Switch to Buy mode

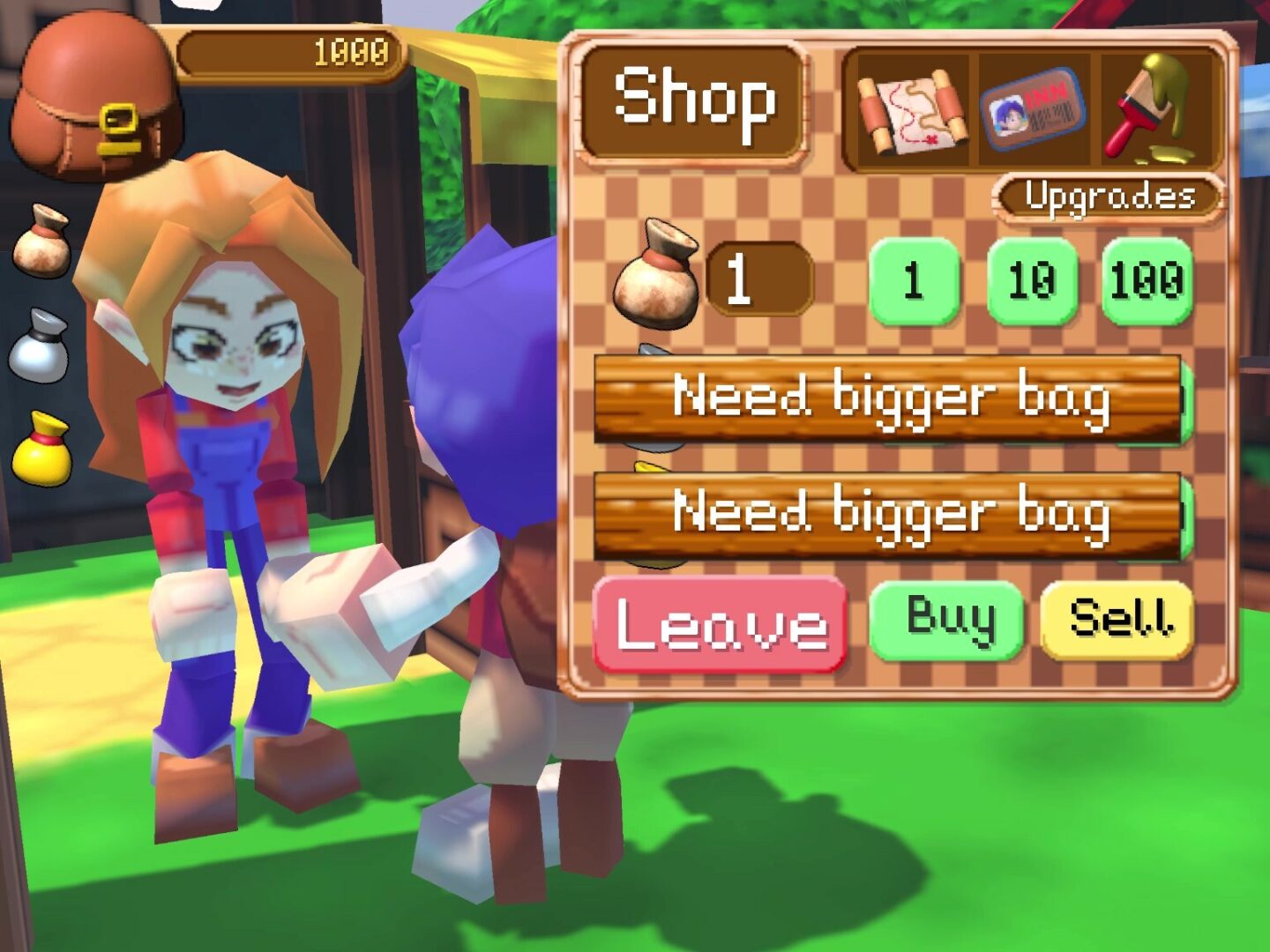point(948,621)
